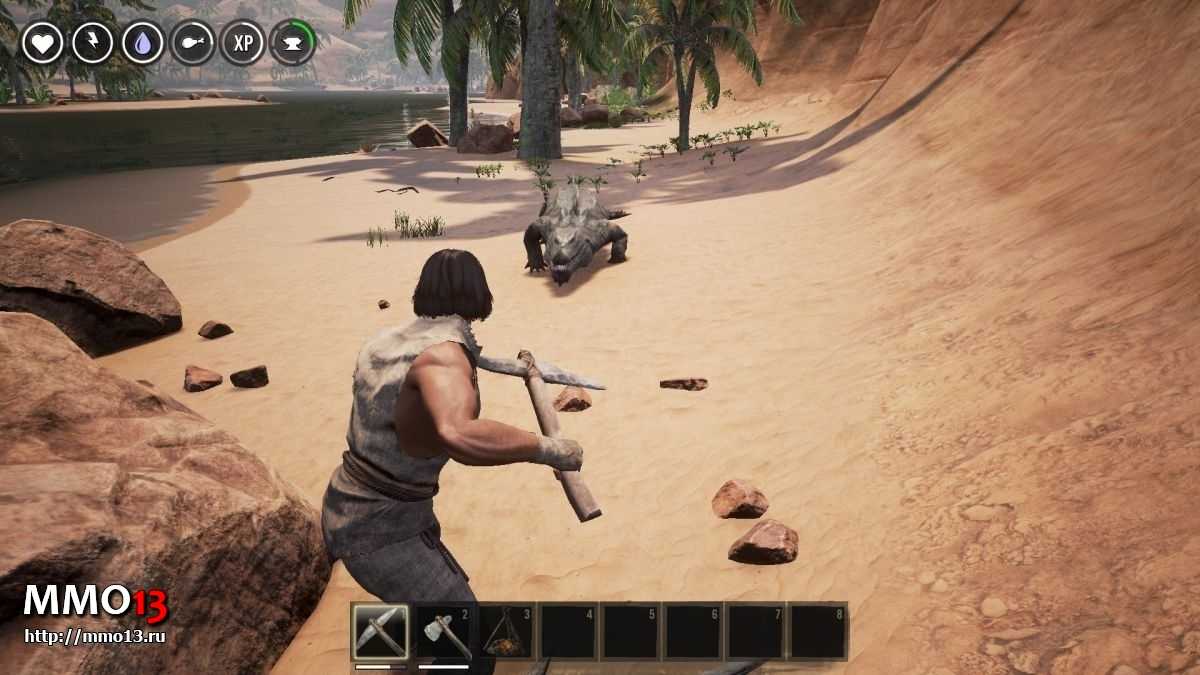Viewport: 1200px width, 675px height.
Task: Choose the campfire item in slot 3
Action: (506, 632)
